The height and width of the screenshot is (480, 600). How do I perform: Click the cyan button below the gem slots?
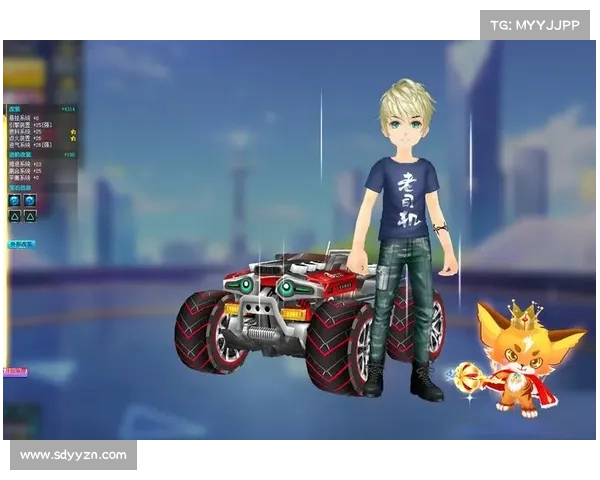pos(22,243)
